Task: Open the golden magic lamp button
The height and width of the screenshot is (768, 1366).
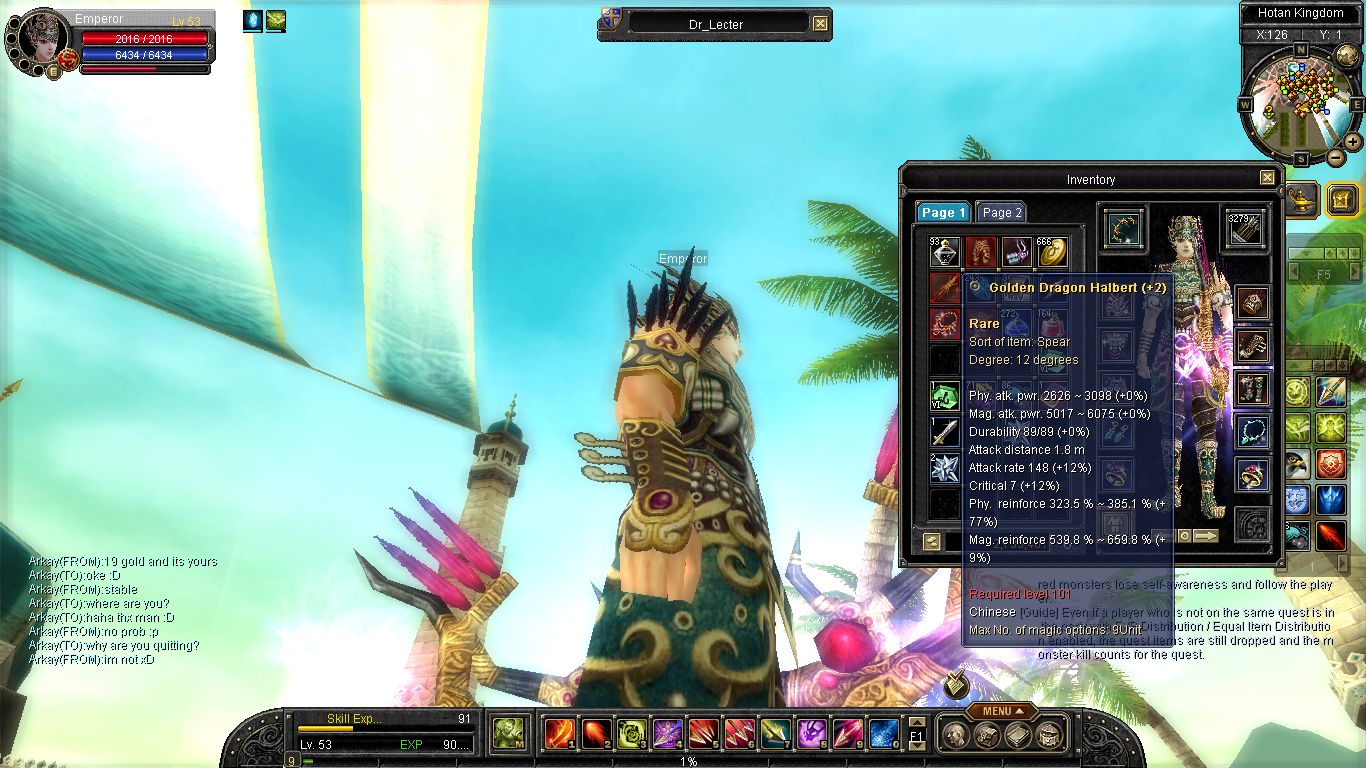Action: pos(1301,198)
